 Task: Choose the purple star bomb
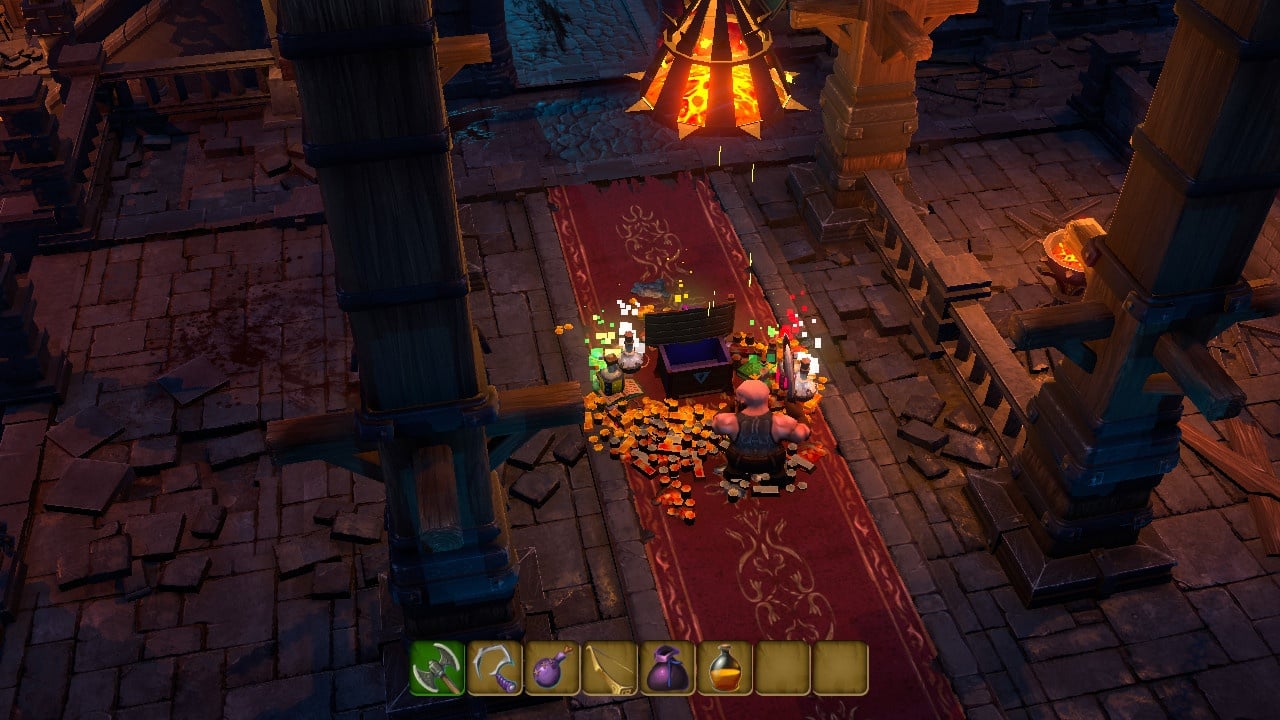[553, 668]
